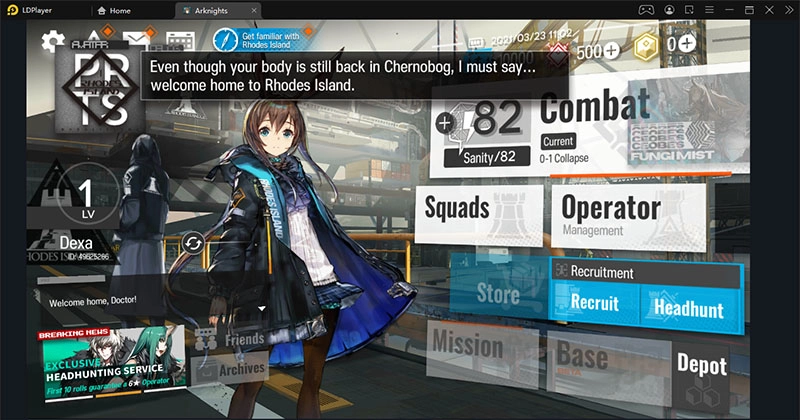Open the Headhunt screen
Image resolution: width=800 pixels, height=420 pixels.
pos(689,308)
